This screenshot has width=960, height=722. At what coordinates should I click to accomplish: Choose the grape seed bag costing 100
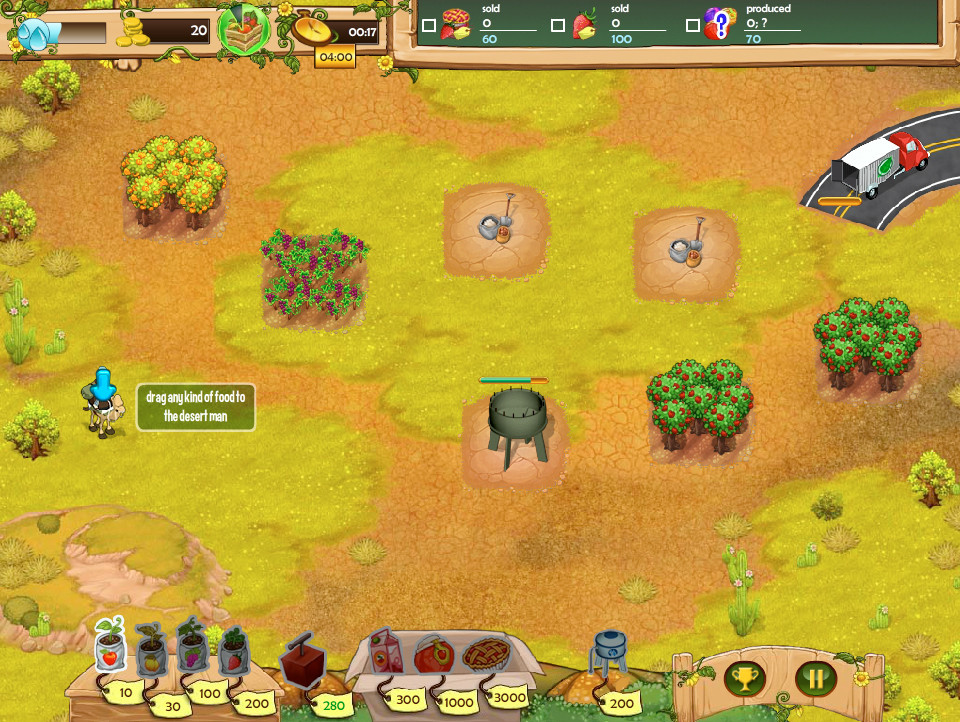pos(191,645)
